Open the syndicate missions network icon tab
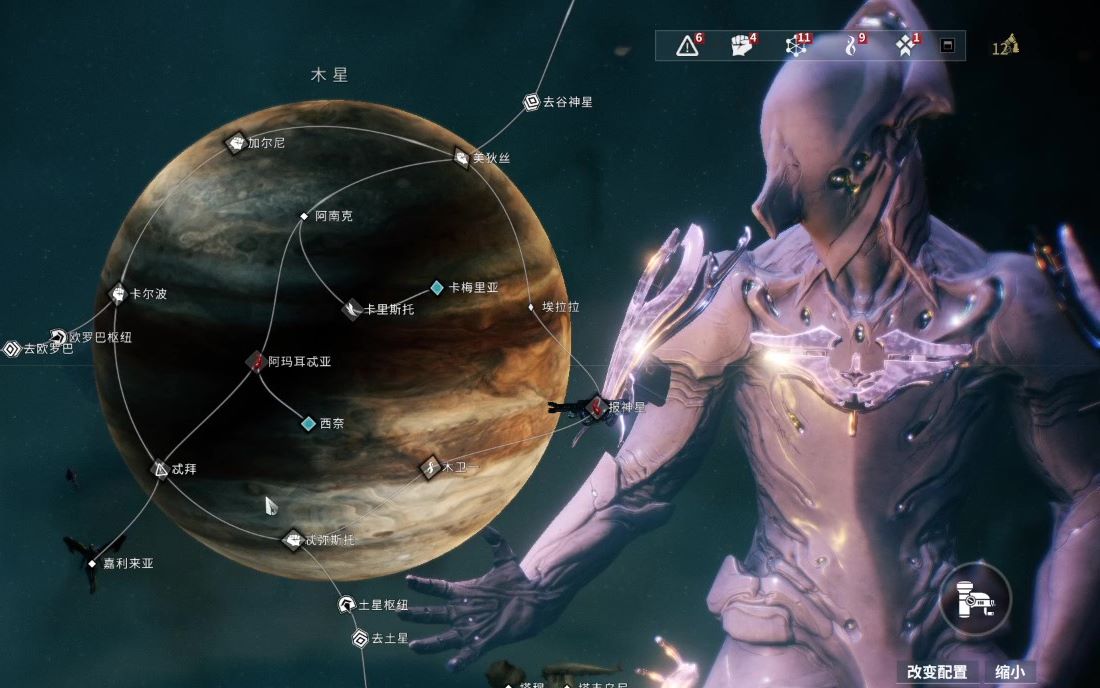 796,46
